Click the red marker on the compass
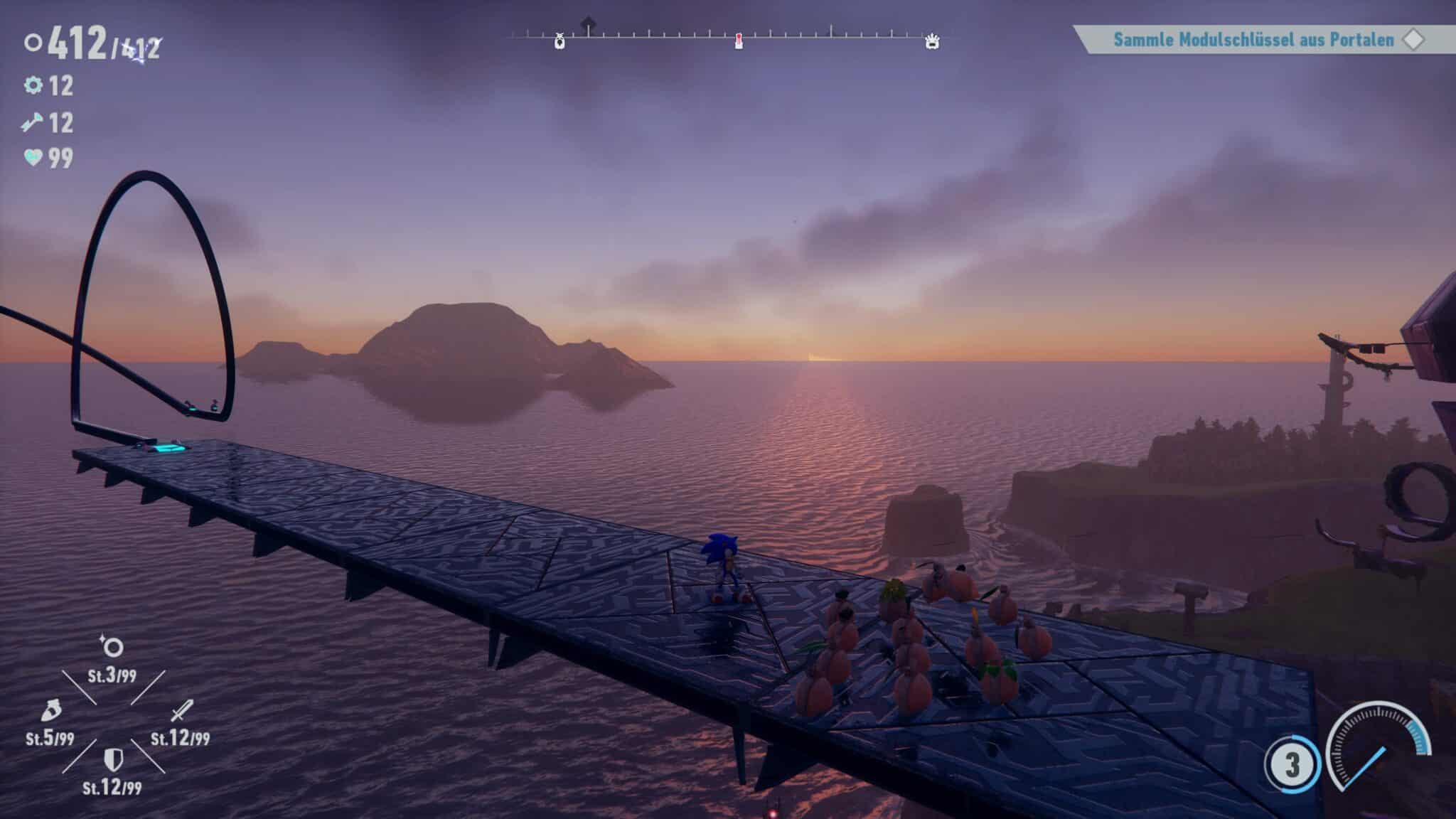 pos(739,41)
